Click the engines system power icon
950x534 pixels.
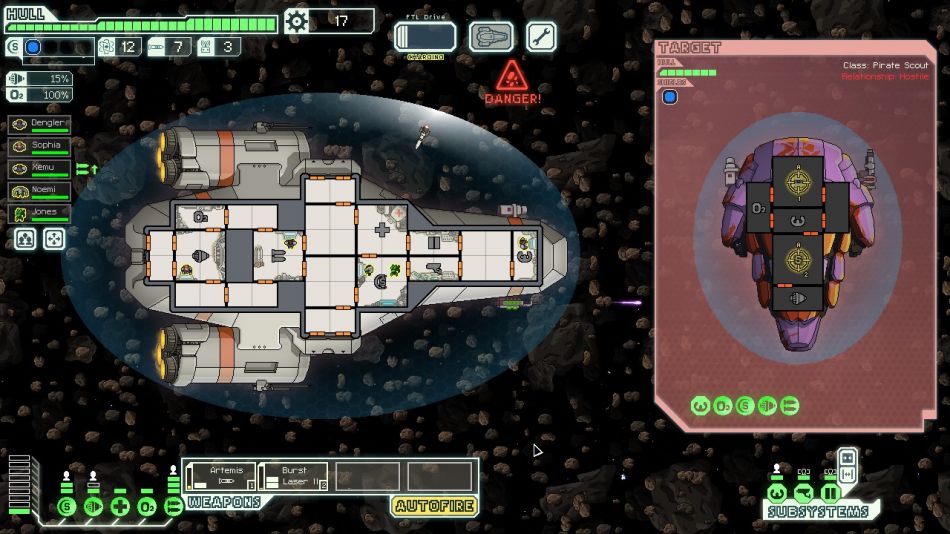pyautogui.click(x=94, y=506)
